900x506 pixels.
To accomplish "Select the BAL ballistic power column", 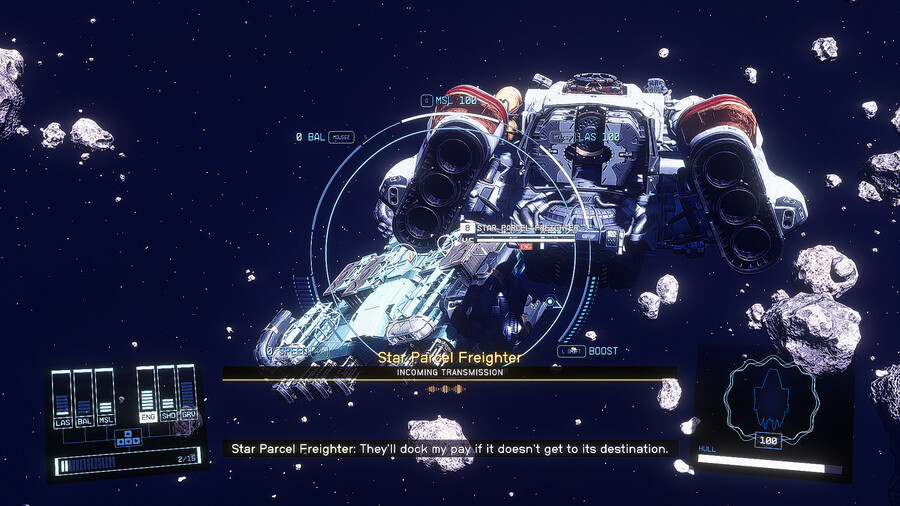I will point(83,399).
